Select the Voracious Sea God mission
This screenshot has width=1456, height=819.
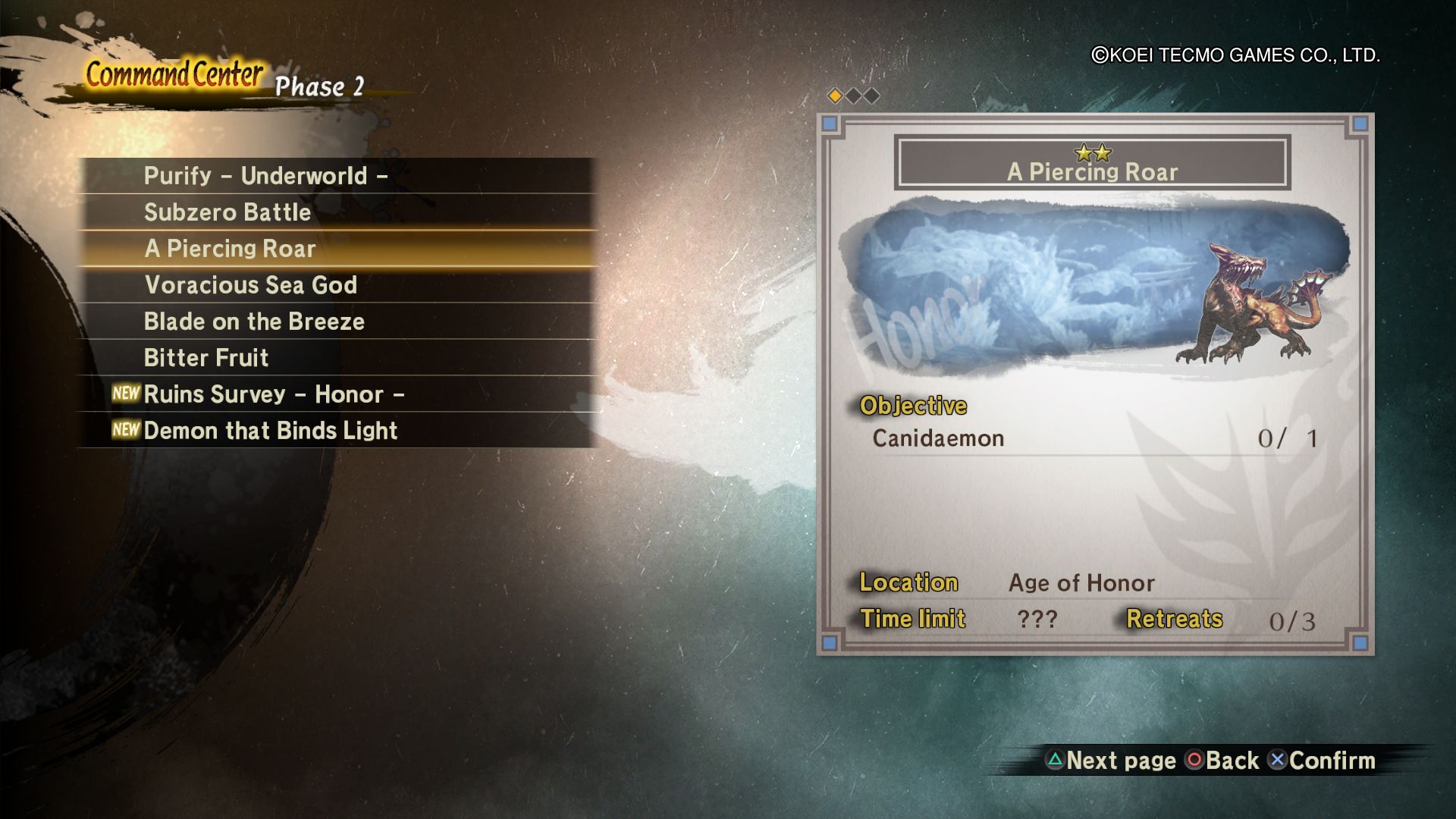(250, 285)
